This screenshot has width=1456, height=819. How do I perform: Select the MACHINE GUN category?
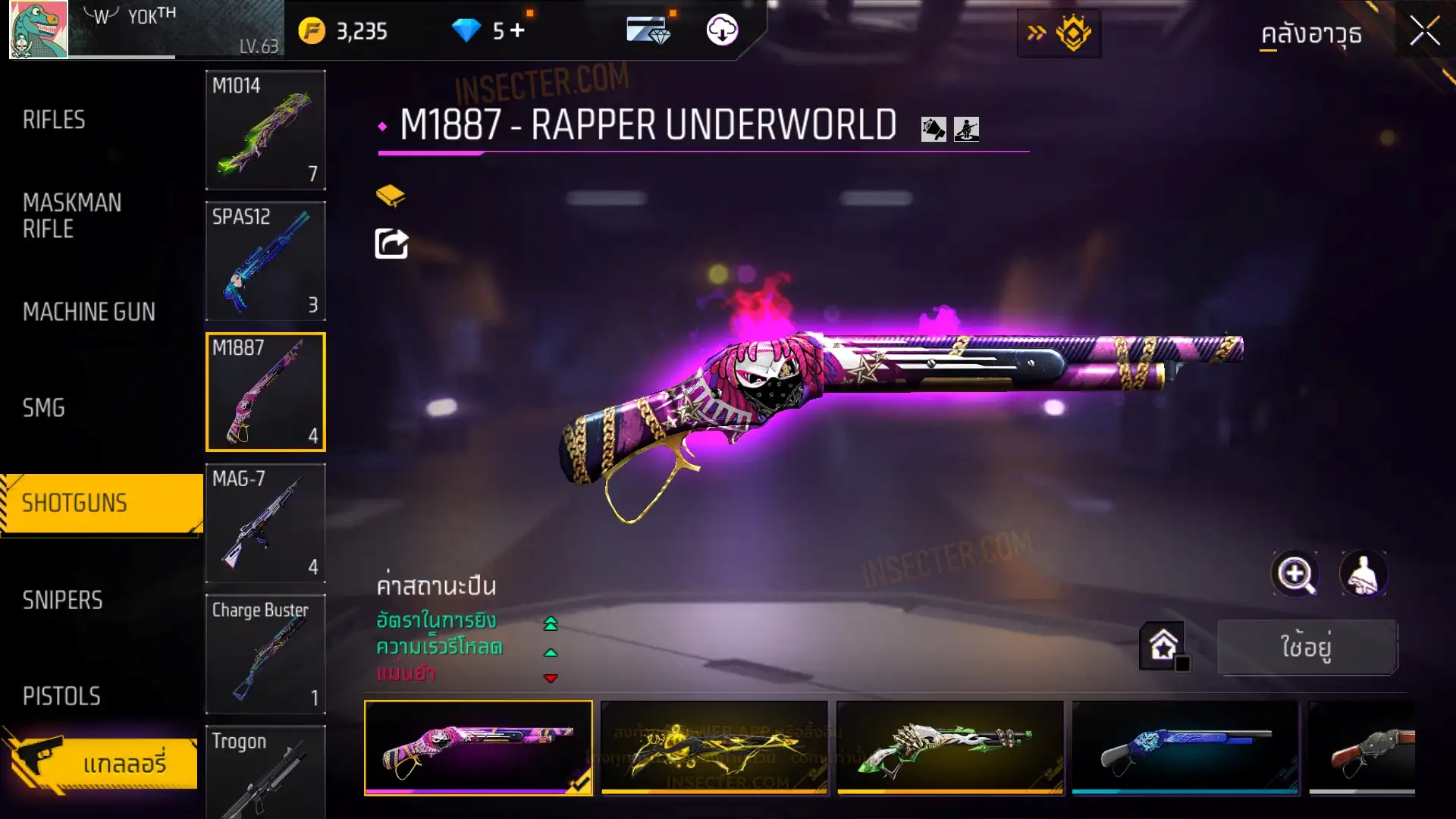pos(89,312)
